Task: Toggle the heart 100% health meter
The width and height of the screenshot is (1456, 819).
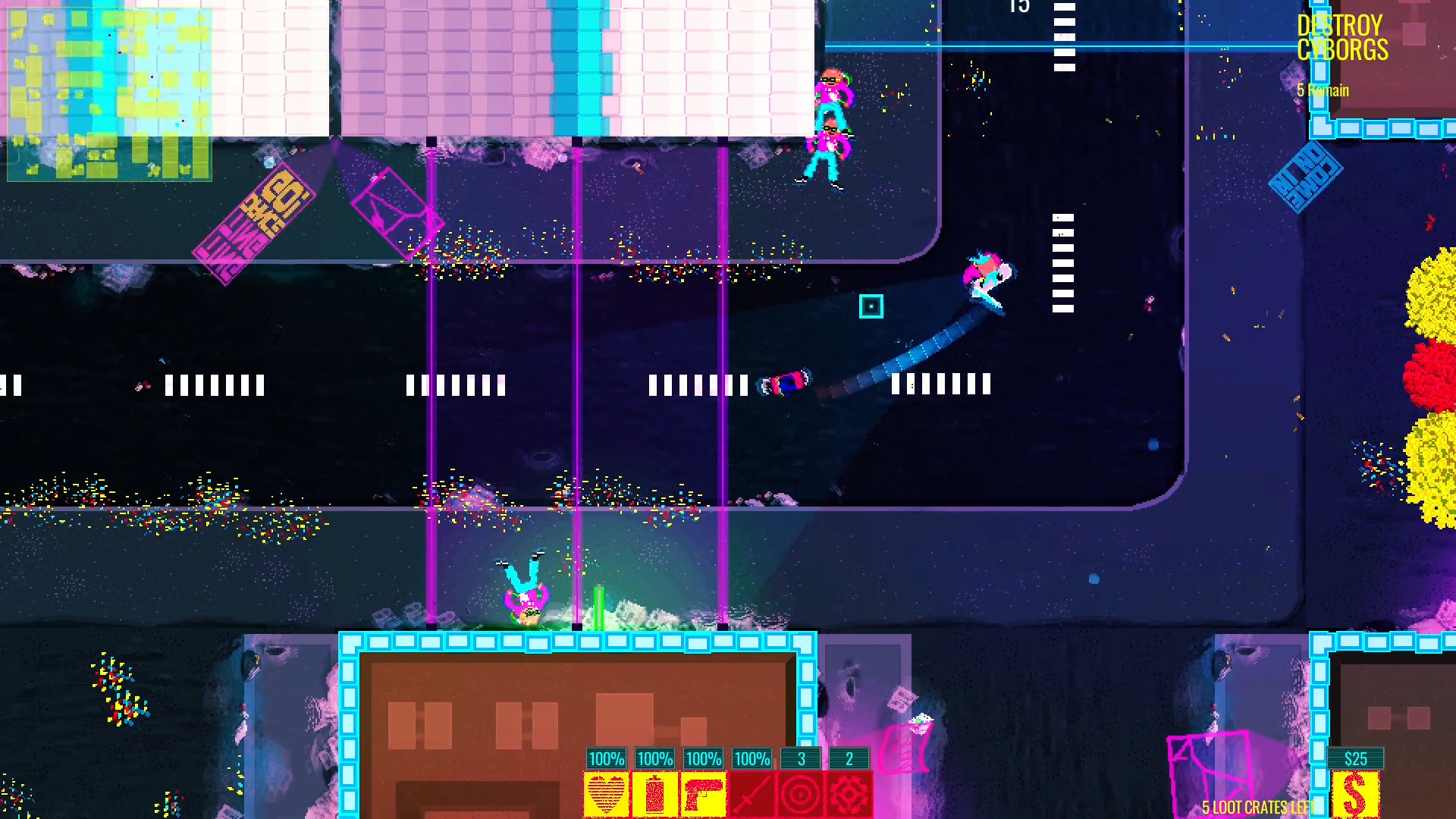Action: [x=605, y=758]
